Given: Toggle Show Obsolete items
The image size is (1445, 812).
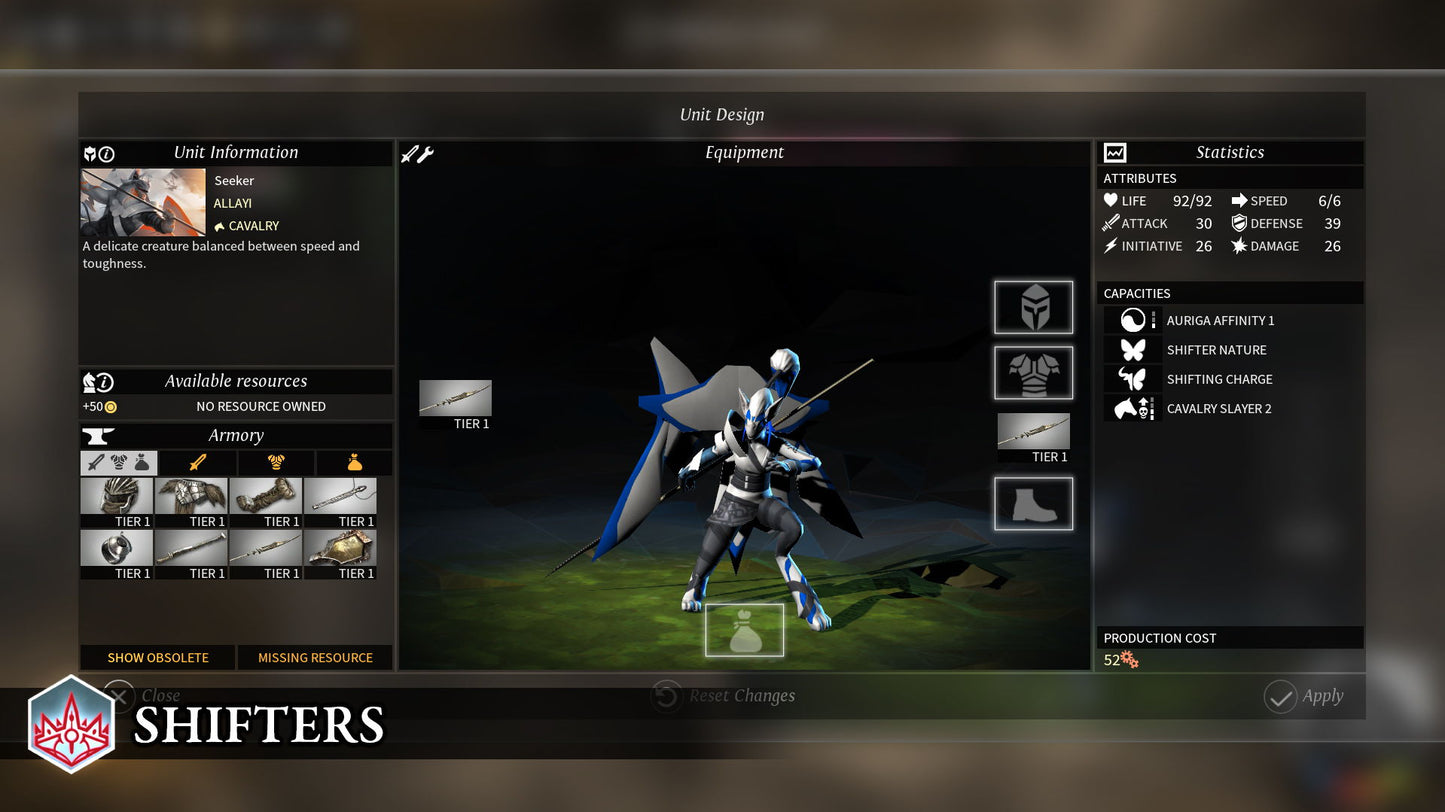Looking at the screenshot, I should point(157,657).
